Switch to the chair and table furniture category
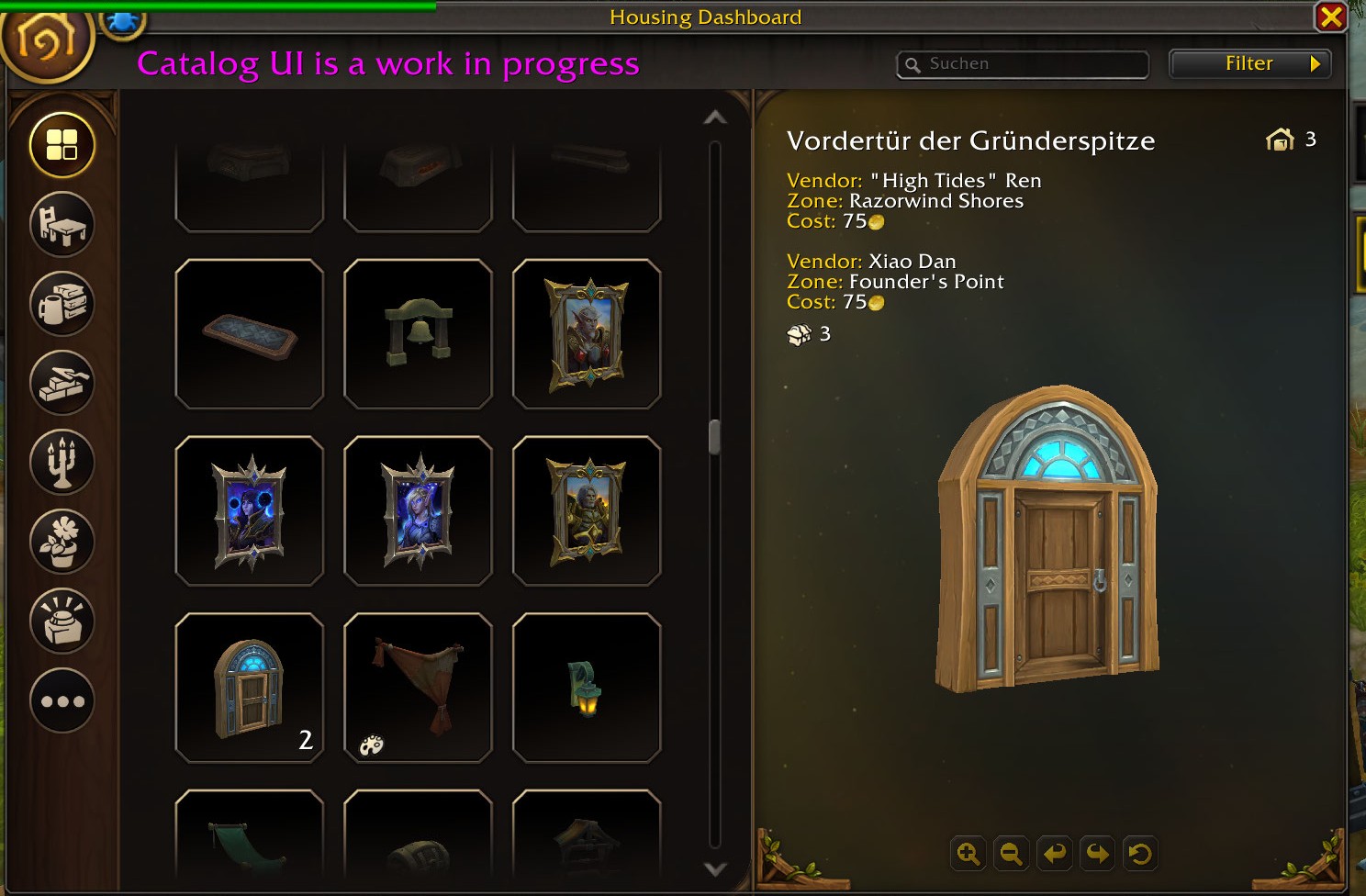The image size is (1366, 896). [x=62, y=225]
